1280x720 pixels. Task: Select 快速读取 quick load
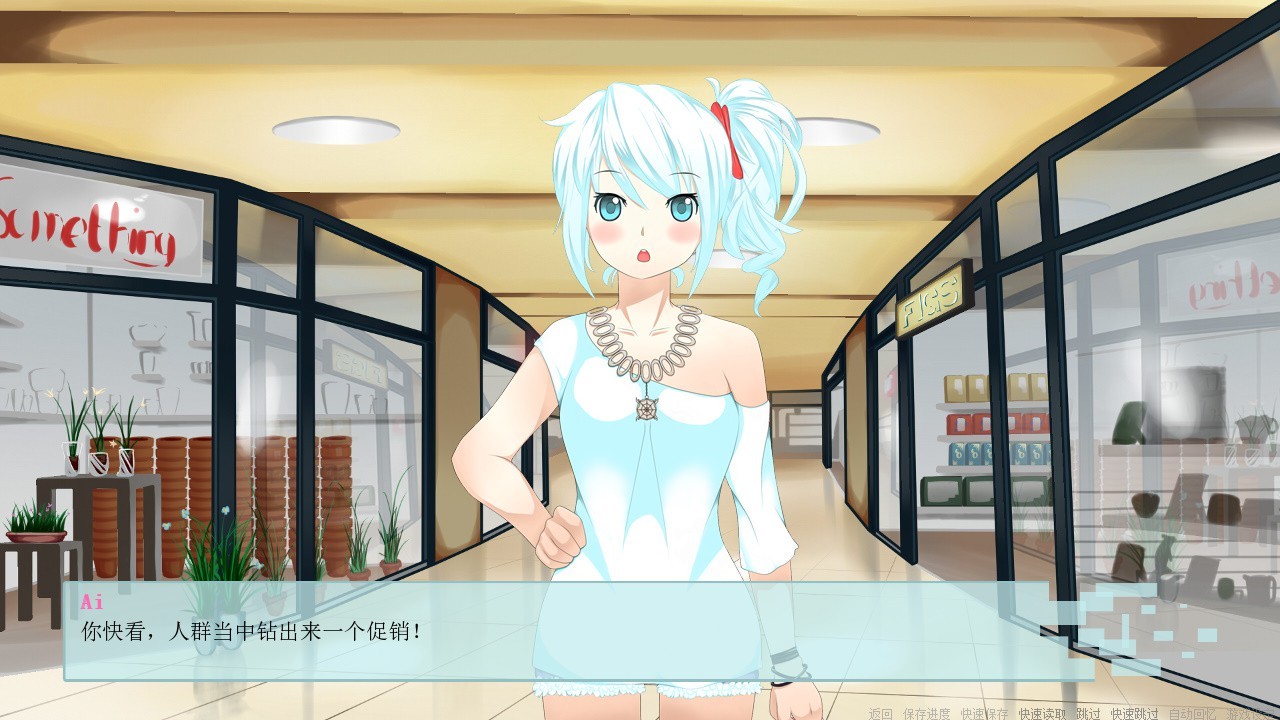(x=1042, y=713)
